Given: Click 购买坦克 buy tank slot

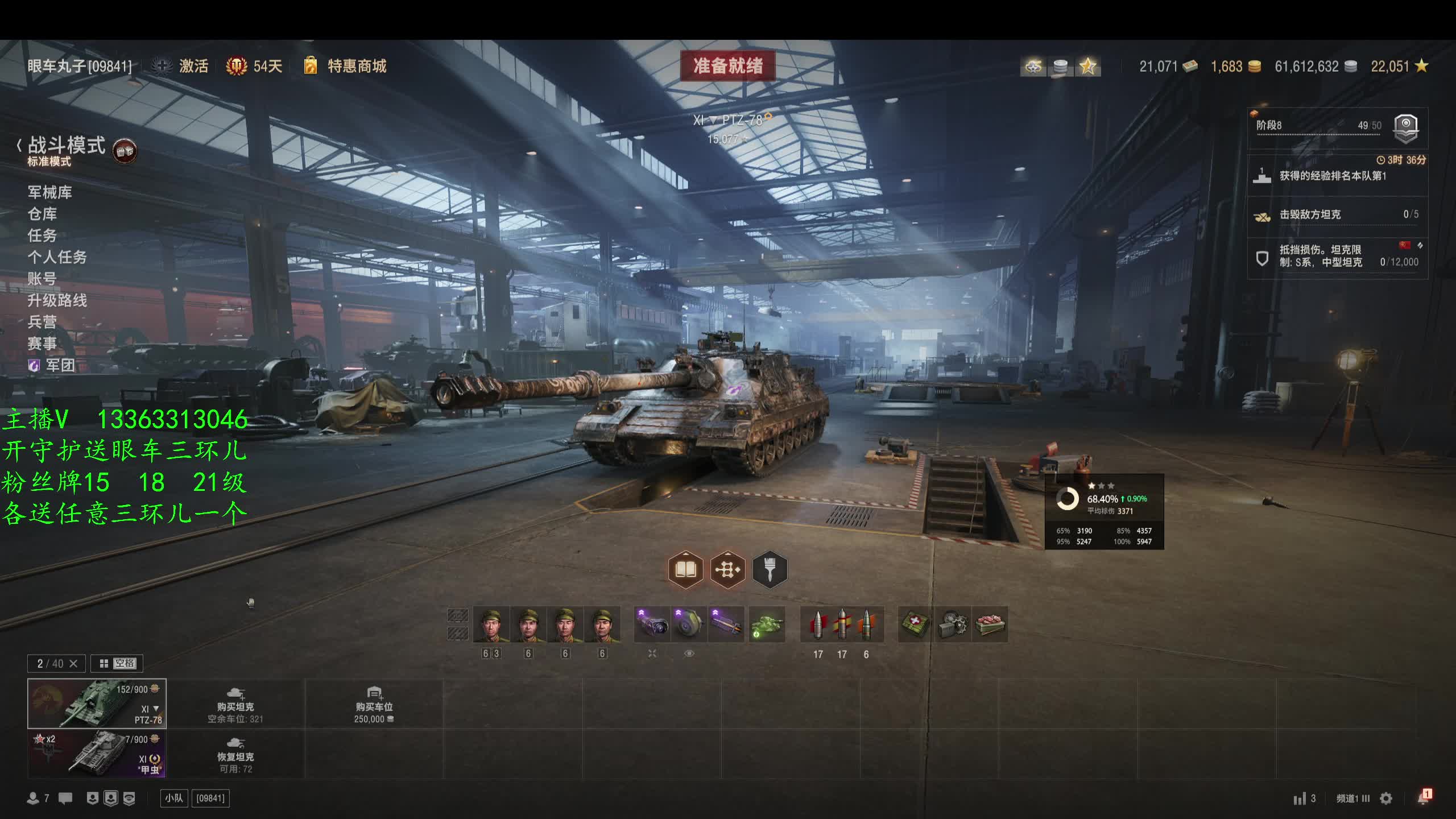Looking at the screenshot, I should (x=235, y=704).
